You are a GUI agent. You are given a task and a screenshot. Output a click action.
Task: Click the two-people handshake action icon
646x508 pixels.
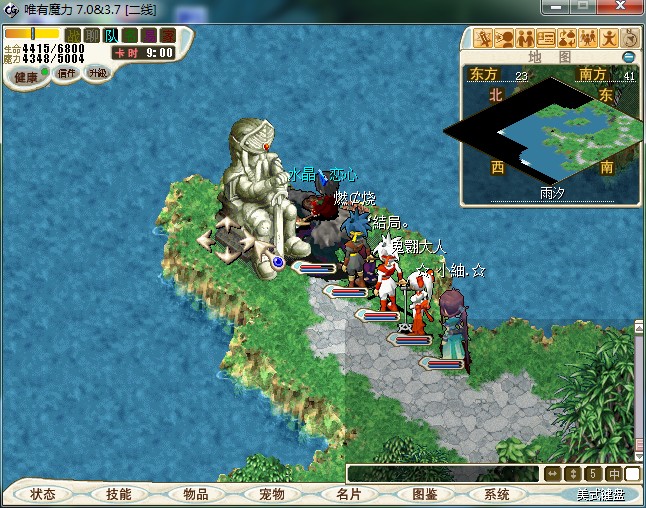526,40
